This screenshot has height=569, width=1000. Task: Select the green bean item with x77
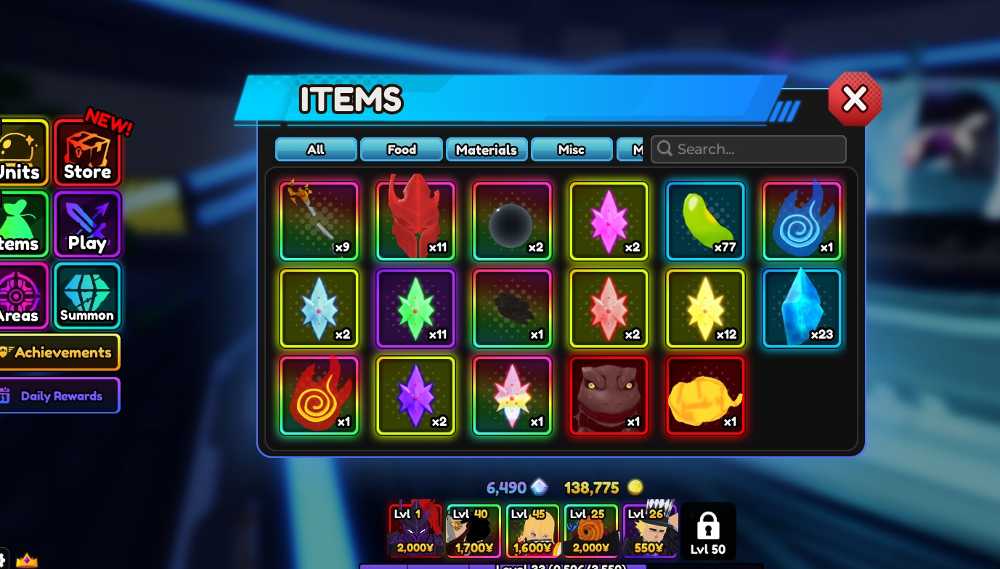[x=705, y=221]
